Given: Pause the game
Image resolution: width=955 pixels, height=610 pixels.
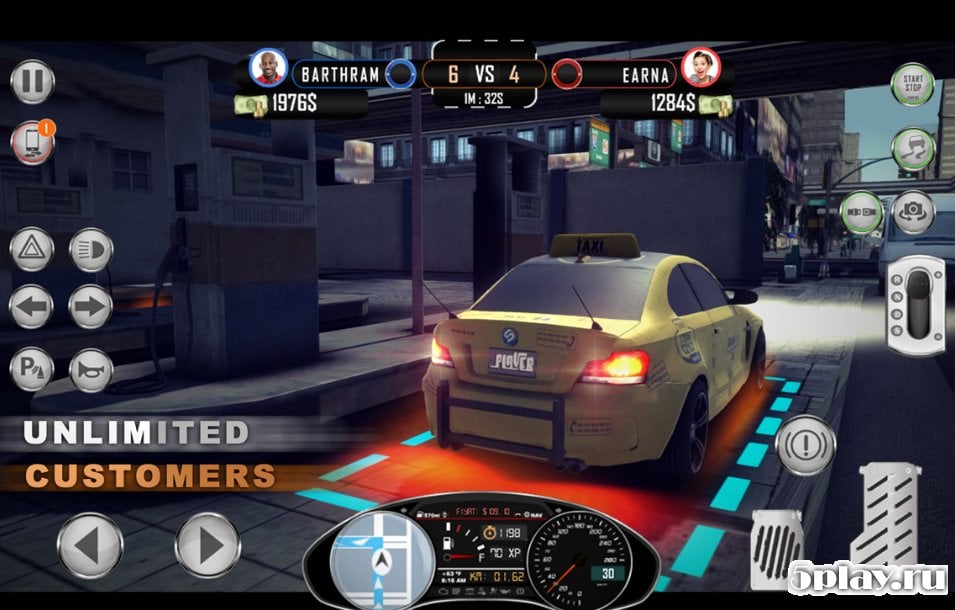Looking at the screenshot, I should (x=32, y=82).
